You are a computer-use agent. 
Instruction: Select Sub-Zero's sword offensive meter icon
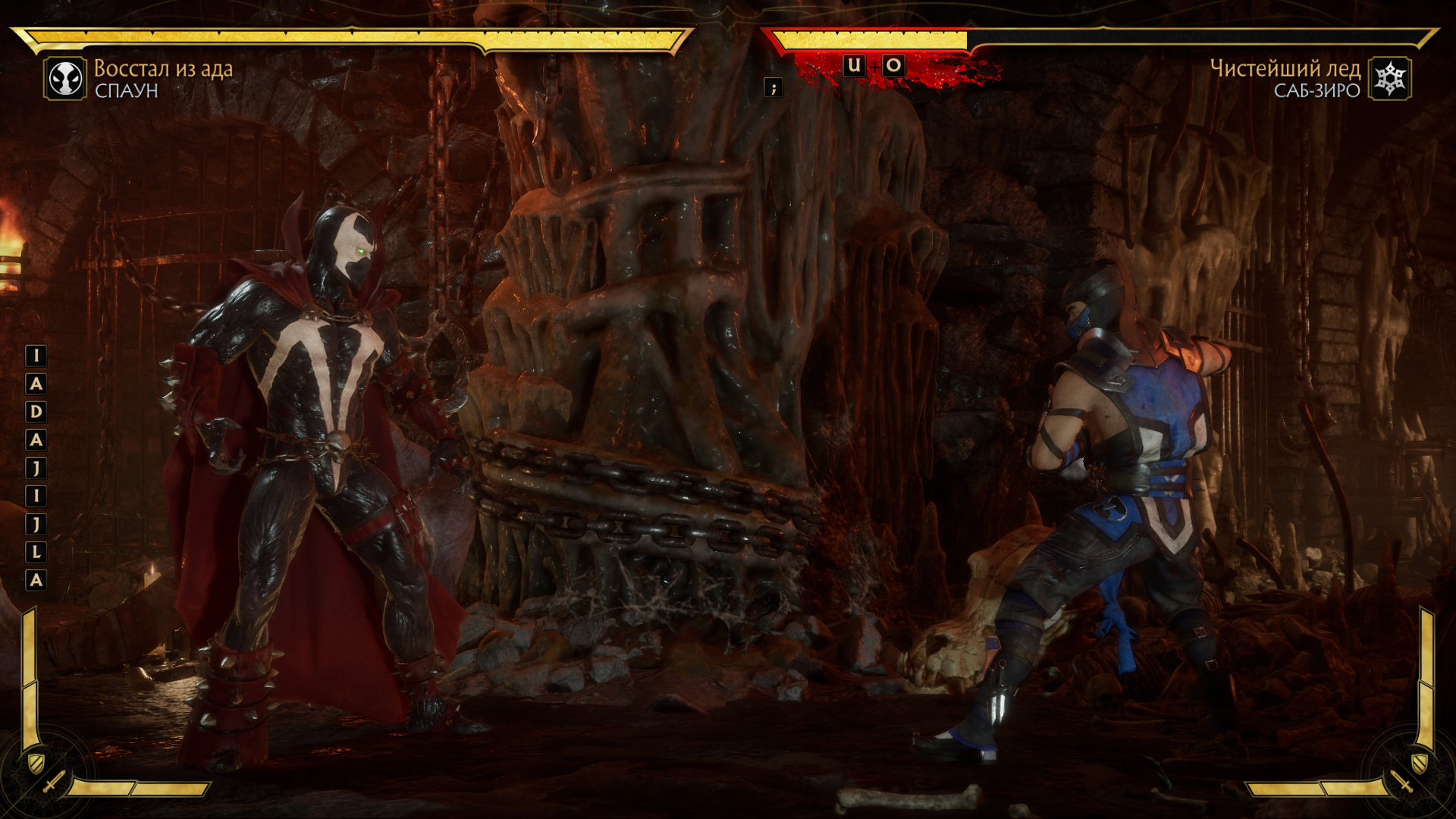pos(1401,780)
